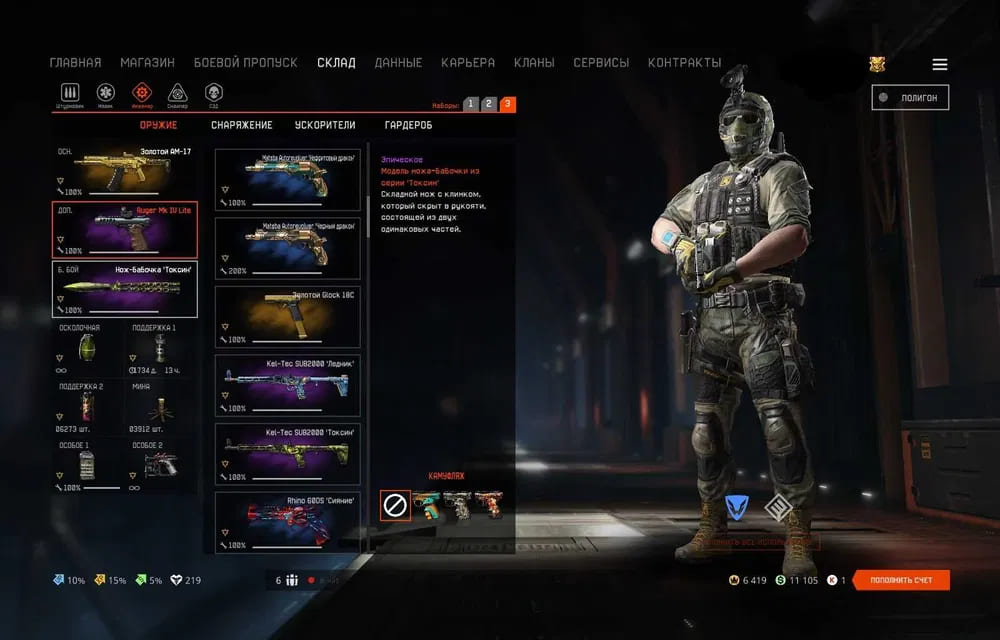This screenshot has width=1000, height=640.
Task: Open the Магазин menu
Action: pyautogui.click(x=147, y=63)
